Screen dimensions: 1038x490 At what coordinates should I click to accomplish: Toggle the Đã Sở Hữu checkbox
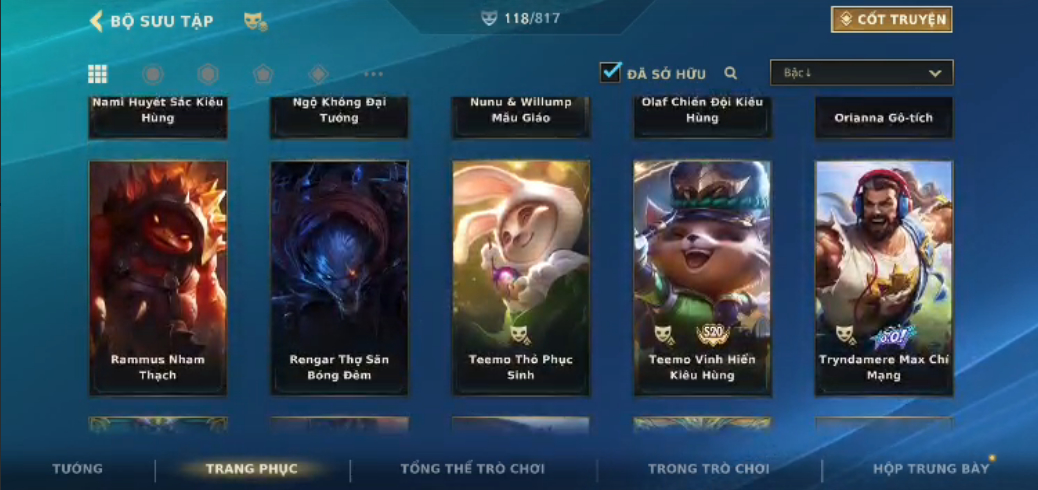coord(611,72)
